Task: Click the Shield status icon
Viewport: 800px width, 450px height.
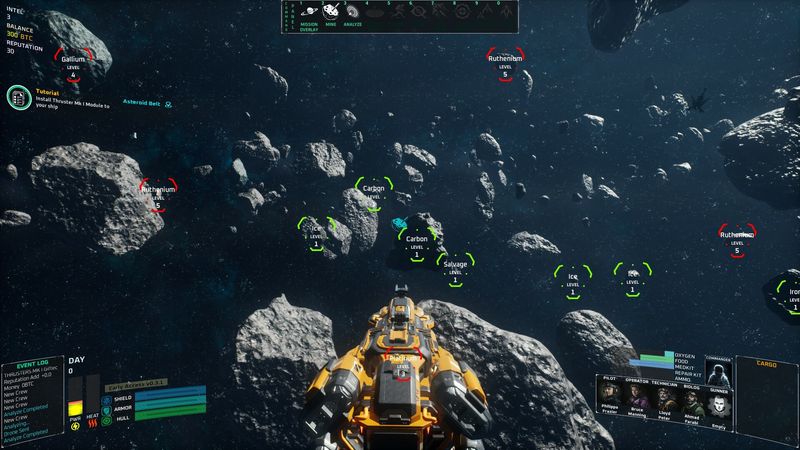Action: [107, 398]
